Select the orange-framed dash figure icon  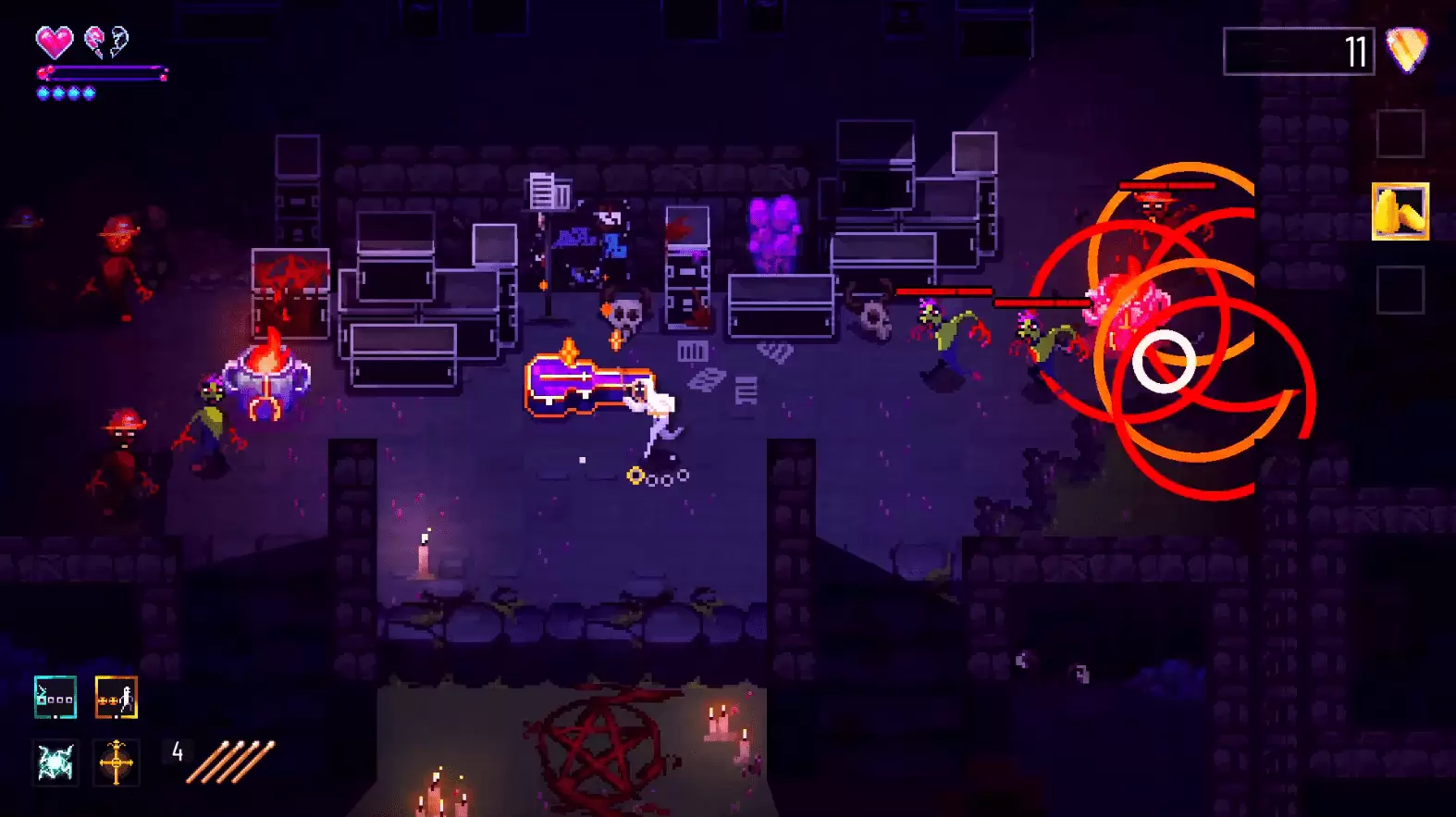(x=117, y=698)
